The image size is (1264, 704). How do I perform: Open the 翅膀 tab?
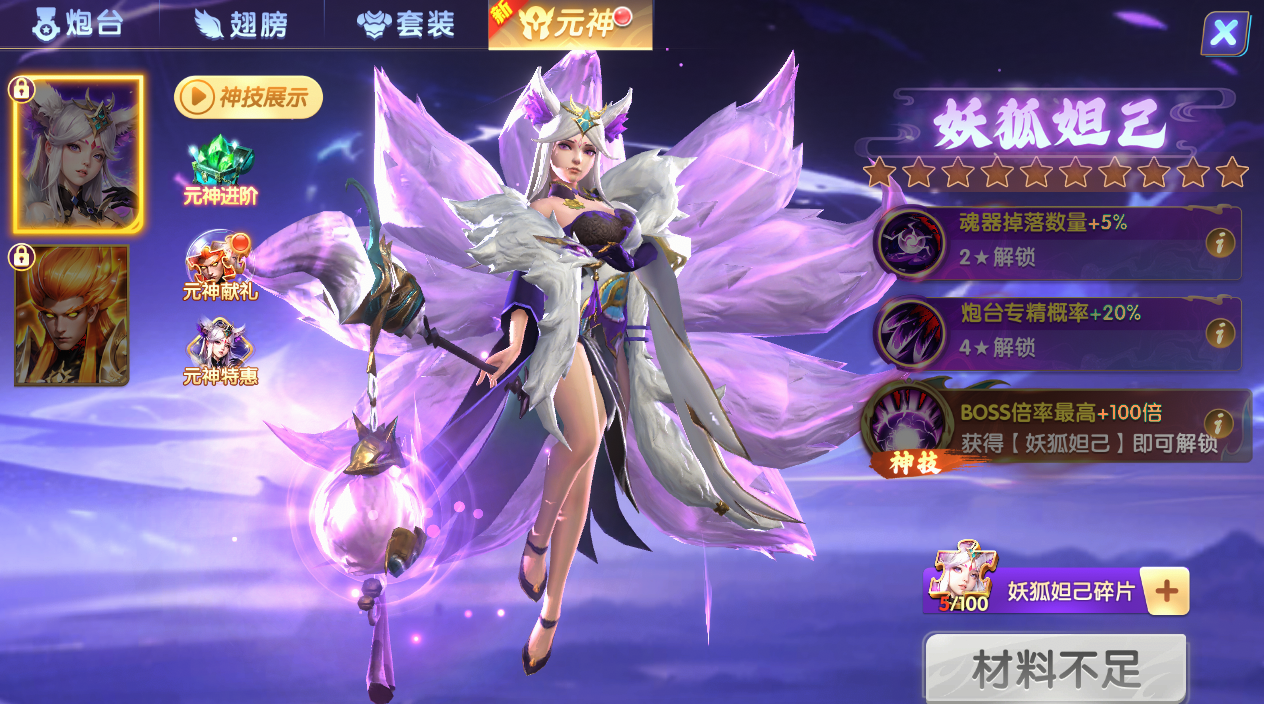(x=242, y=23)
